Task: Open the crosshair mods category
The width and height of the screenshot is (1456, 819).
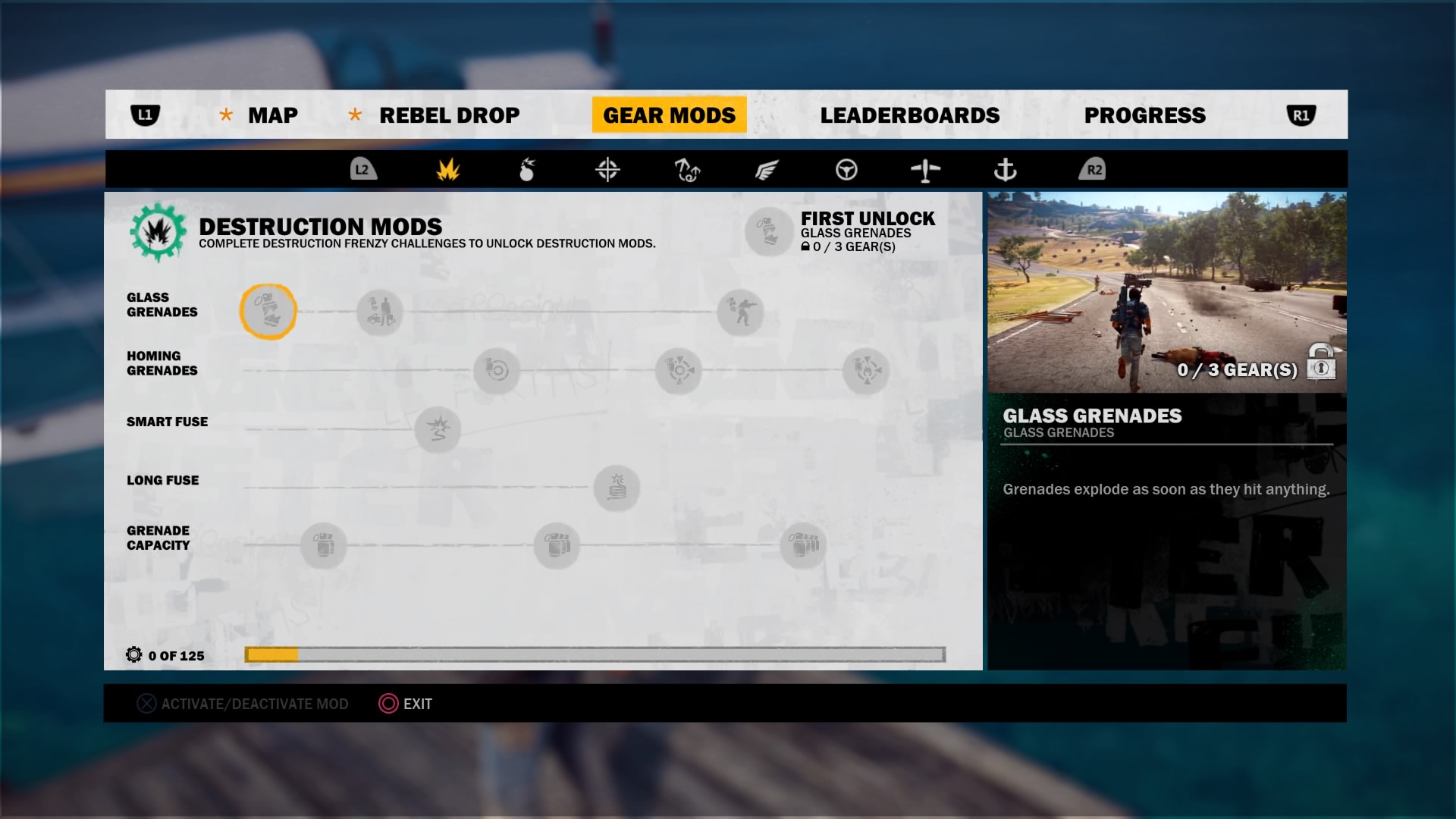Action: (607, 170)
